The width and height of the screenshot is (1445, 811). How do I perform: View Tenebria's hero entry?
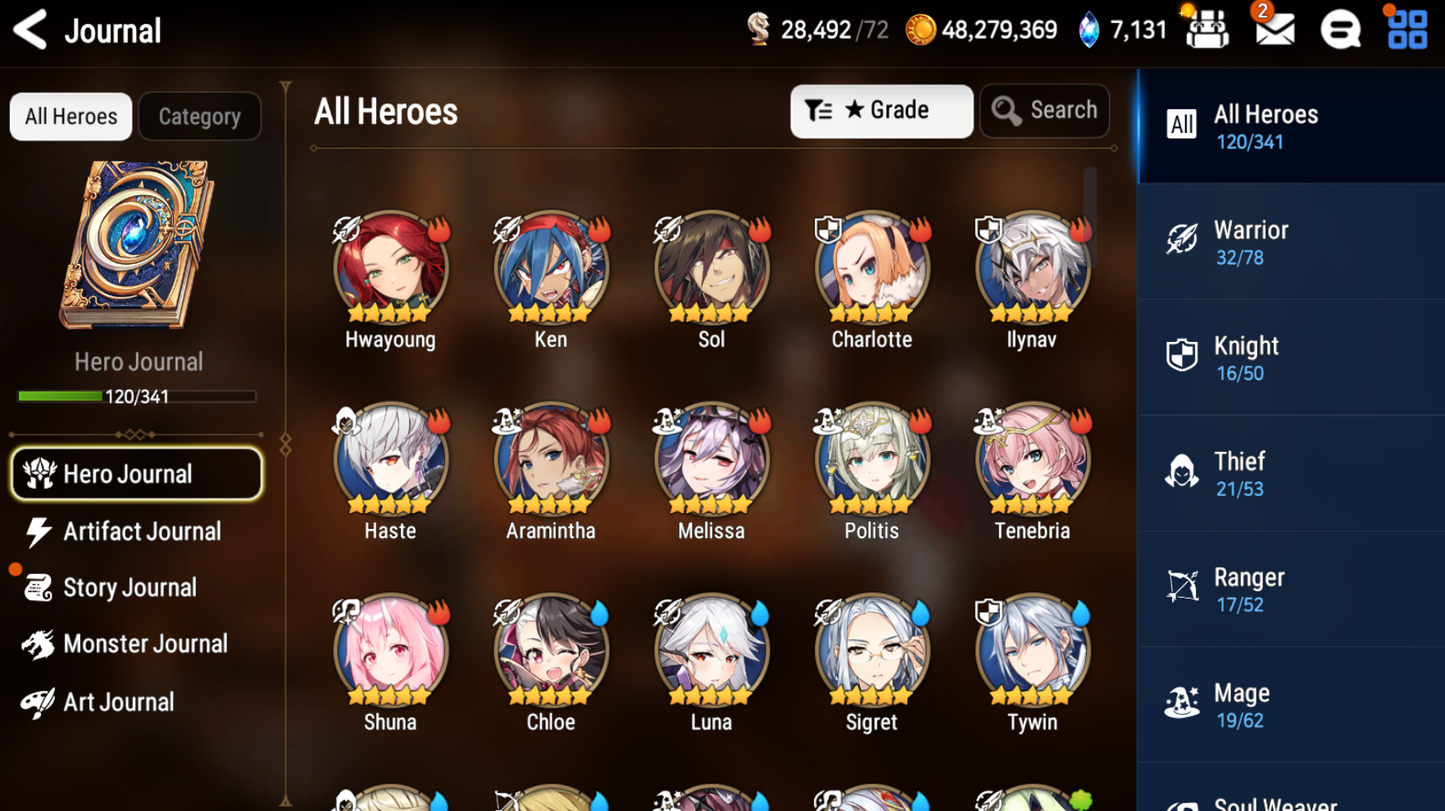[1032, 460]
